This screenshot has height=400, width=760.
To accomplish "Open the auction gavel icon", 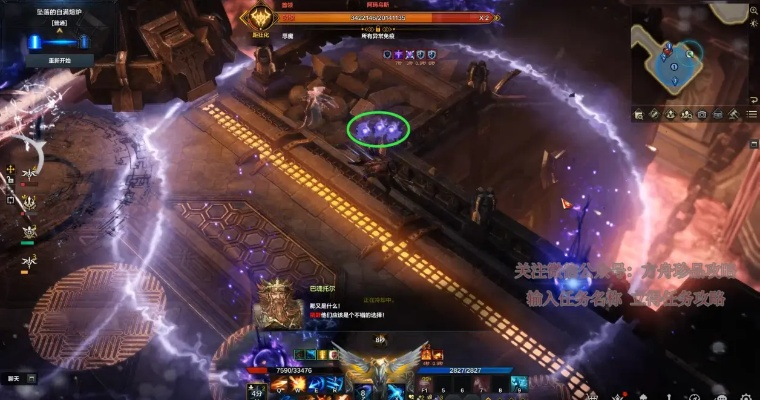I will pyautogui.click(x=734, y=114).
